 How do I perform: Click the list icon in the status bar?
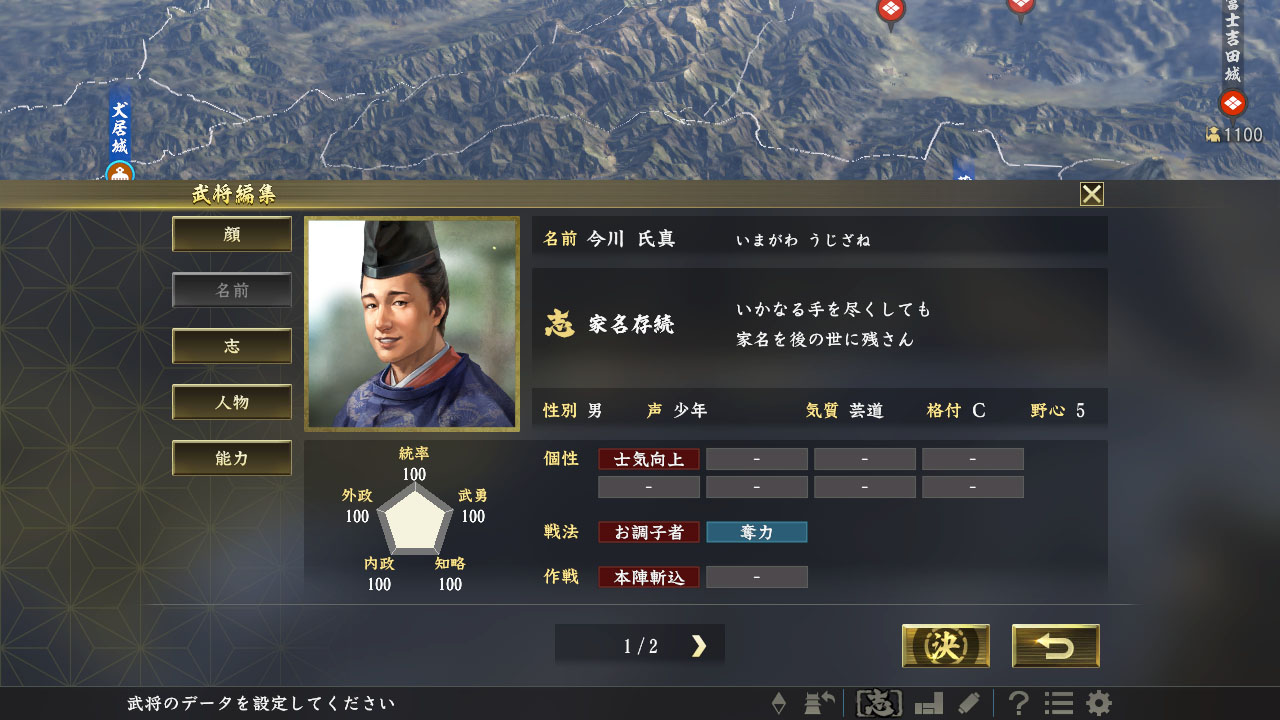click(1059, 703)
